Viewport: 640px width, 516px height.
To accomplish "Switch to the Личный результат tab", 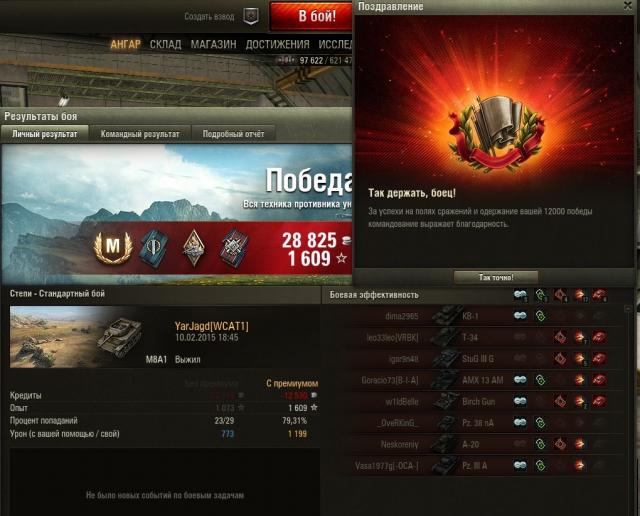I will point(45,133).
